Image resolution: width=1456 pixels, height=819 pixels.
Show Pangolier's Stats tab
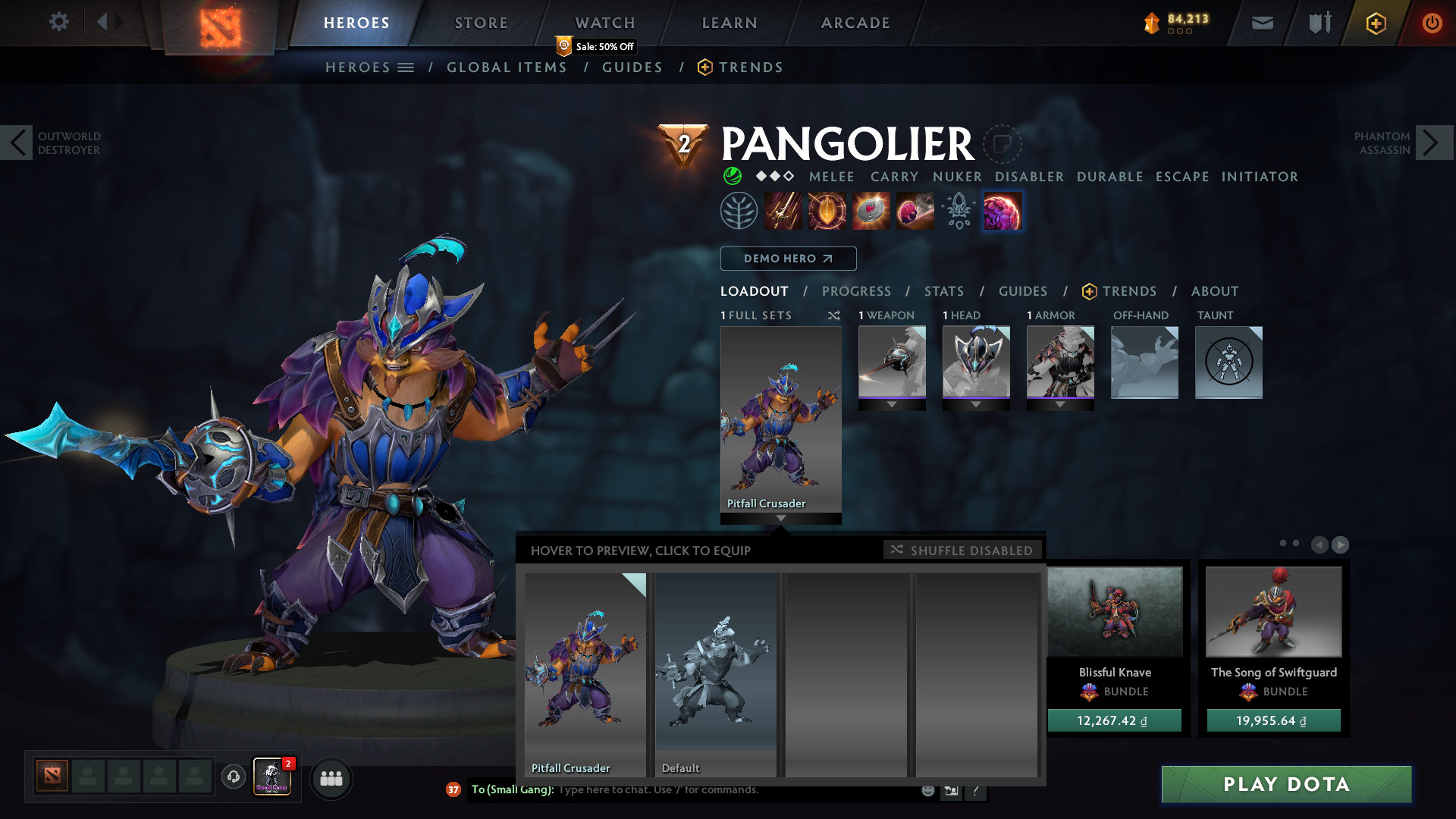(944, 291)
